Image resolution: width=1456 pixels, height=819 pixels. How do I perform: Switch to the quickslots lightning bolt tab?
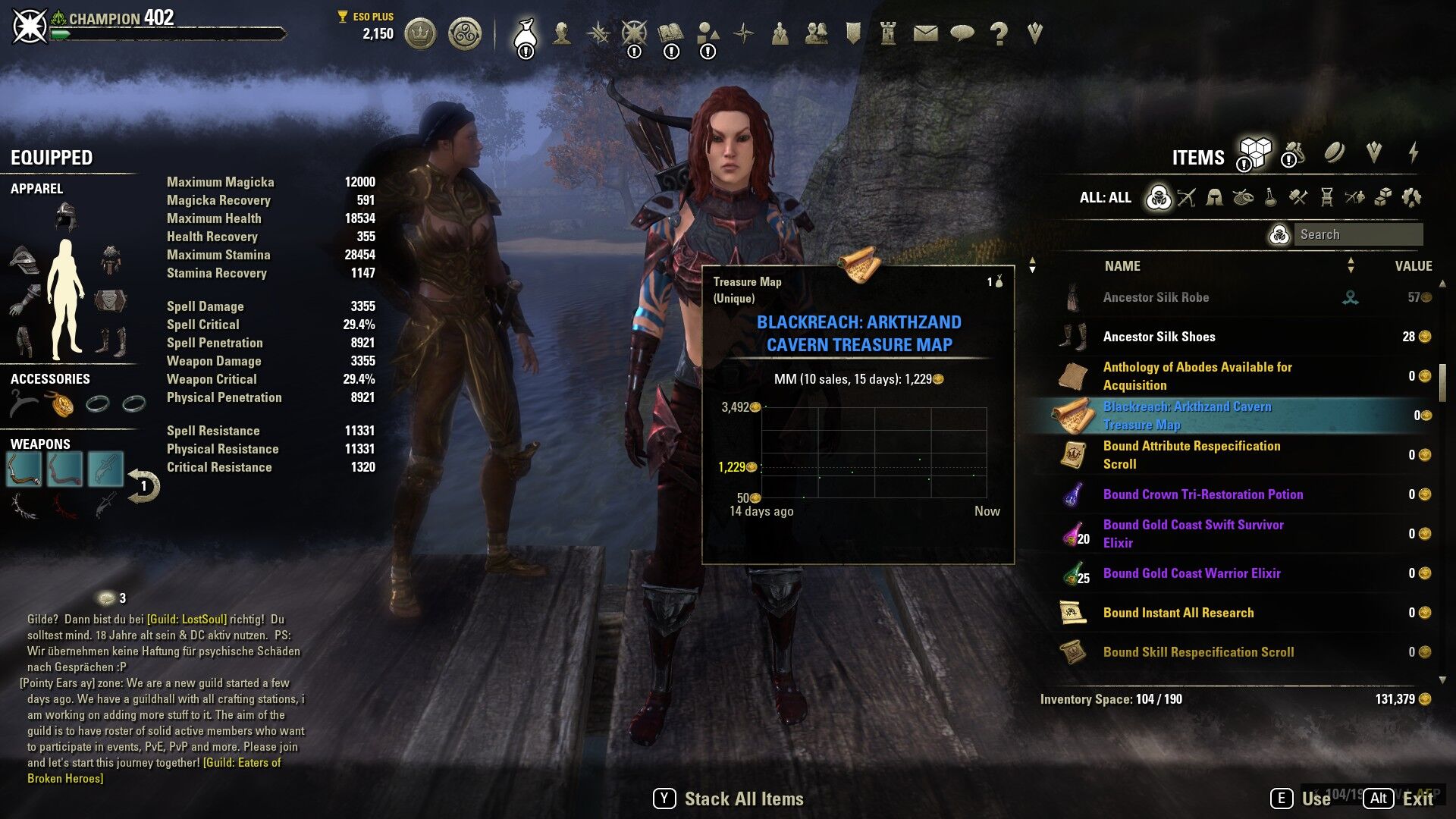(x=1413, y=153)
